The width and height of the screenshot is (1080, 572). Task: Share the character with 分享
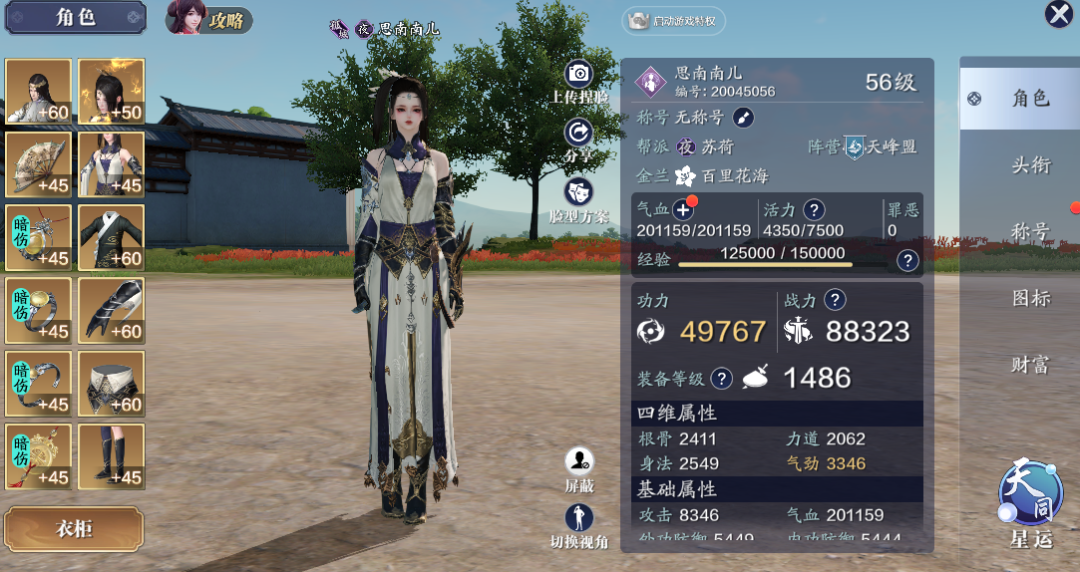click(579, 133)
